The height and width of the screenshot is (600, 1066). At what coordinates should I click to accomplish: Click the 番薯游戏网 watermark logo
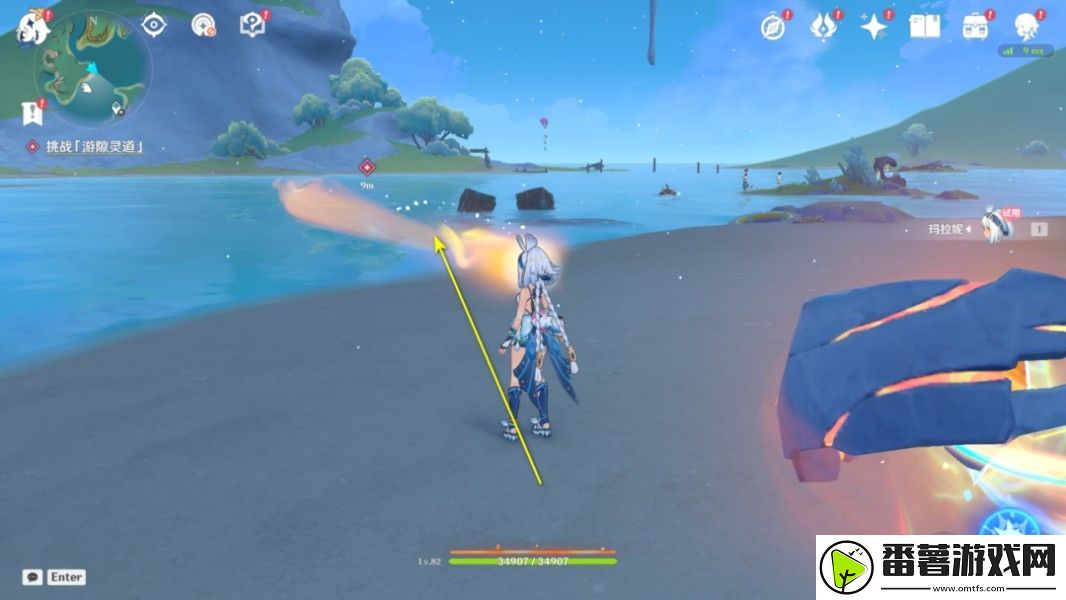click(940, 566)
